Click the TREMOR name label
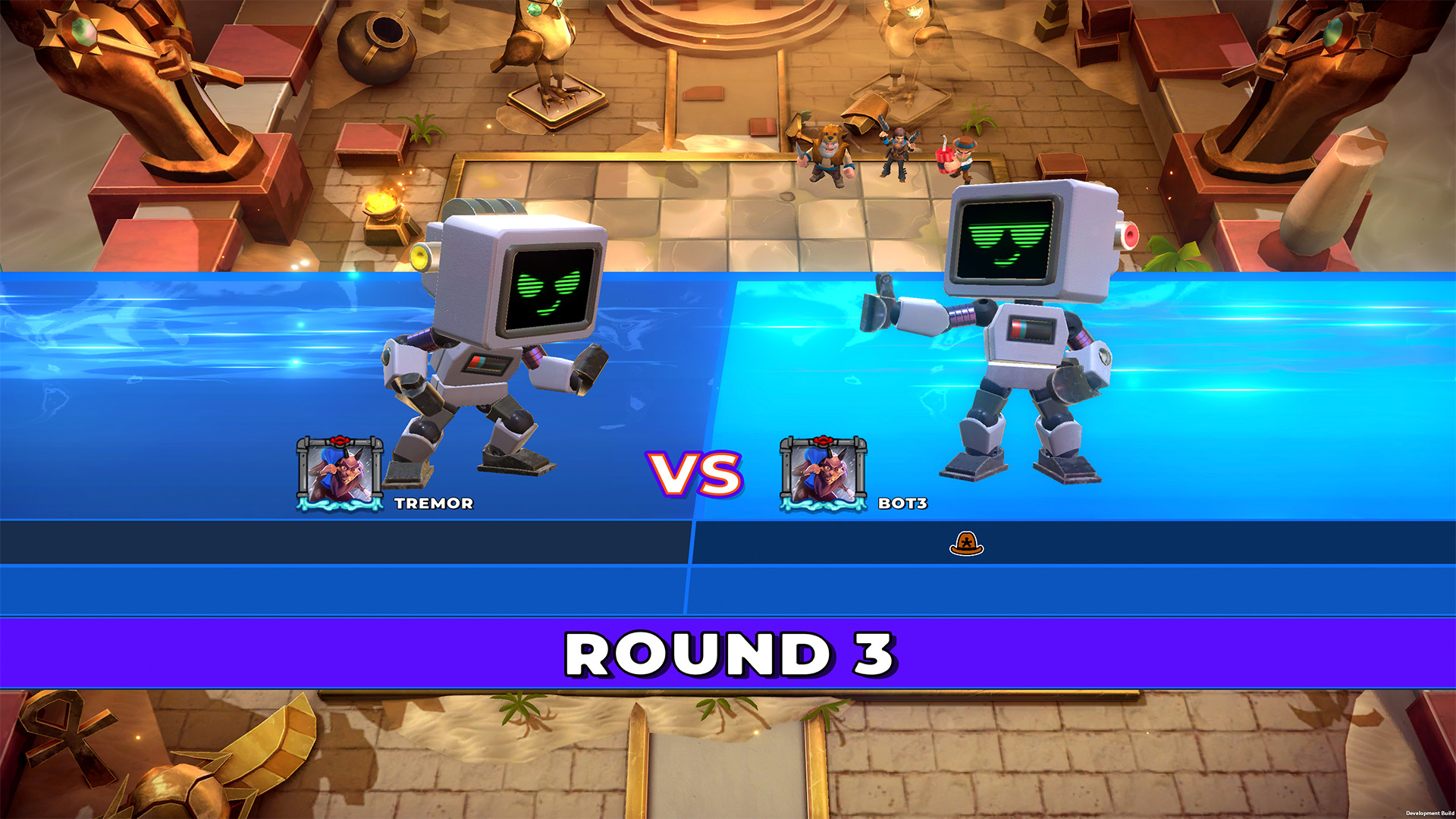Viewport: 1456px width, 819px height. coord(435,501)
